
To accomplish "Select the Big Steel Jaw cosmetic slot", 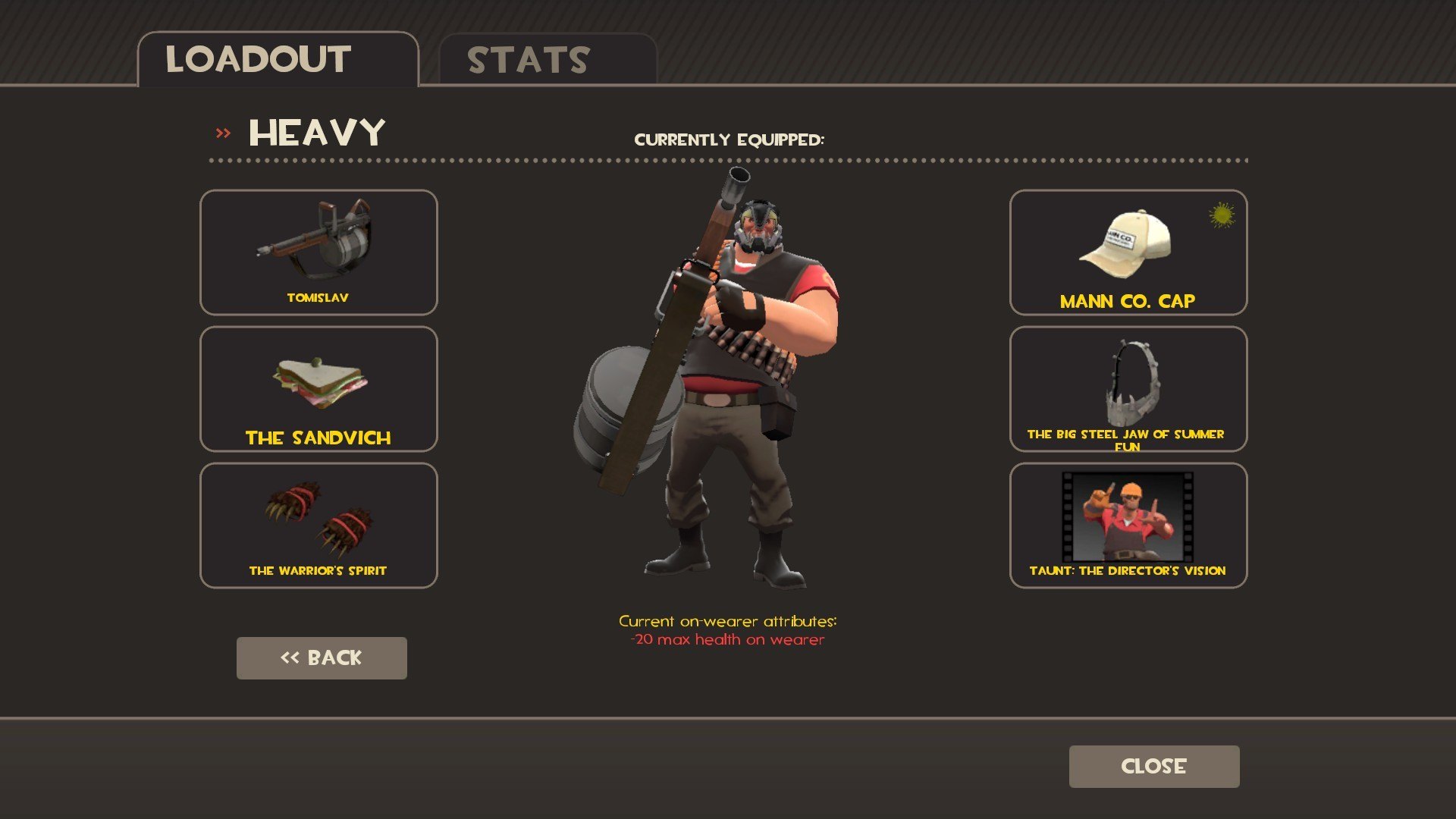I will click(x=1128, y=388).
